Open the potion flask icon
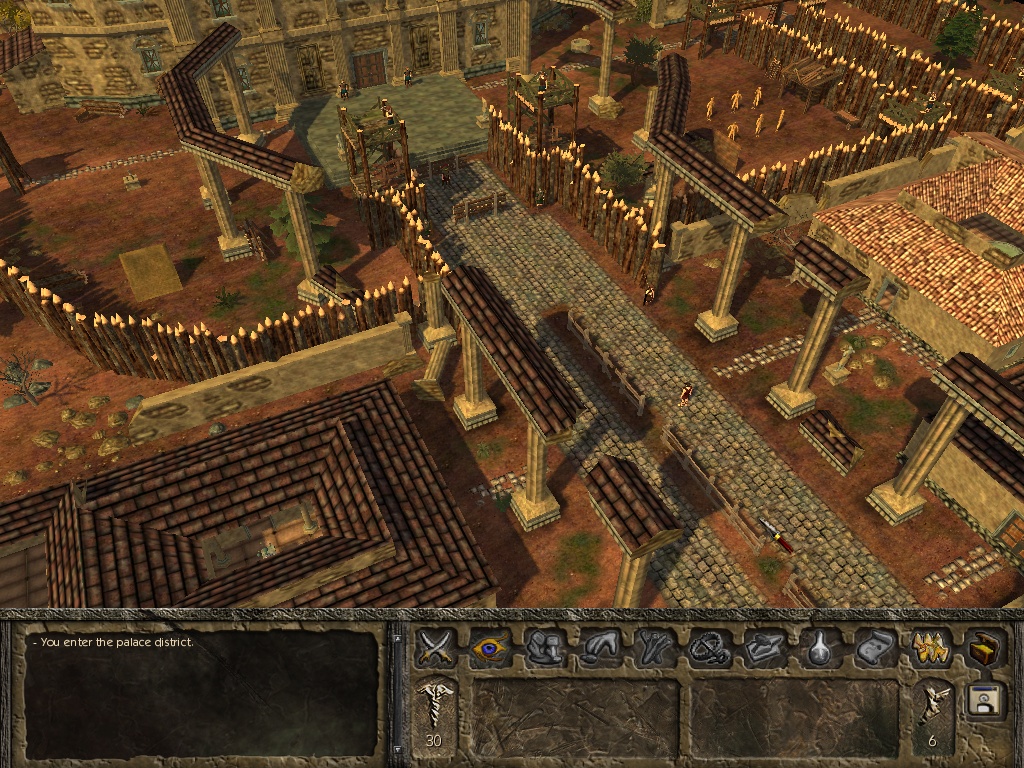 (820, 648)
